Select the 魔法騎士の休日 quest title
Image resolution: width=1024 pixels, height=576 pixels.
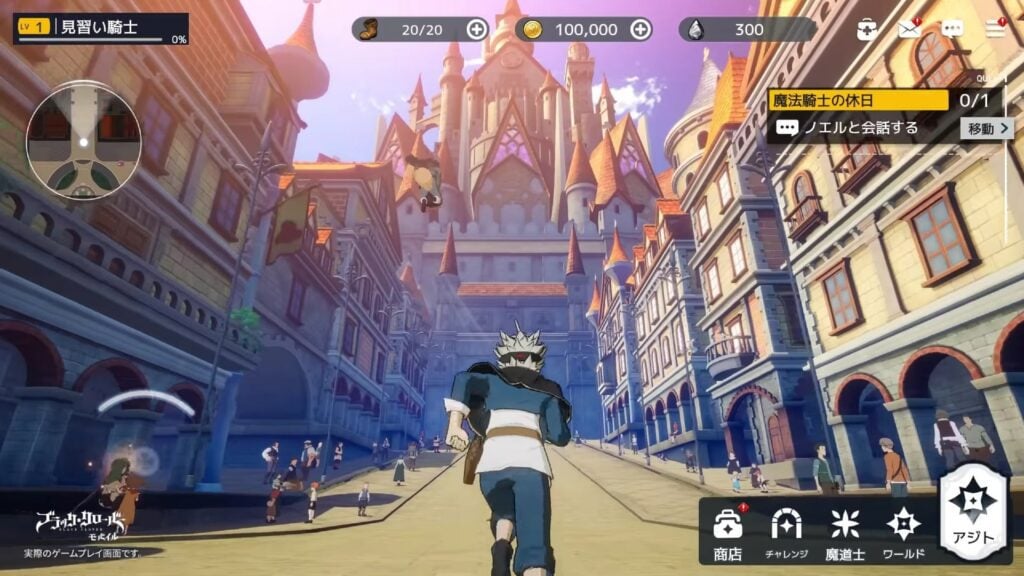858,100
